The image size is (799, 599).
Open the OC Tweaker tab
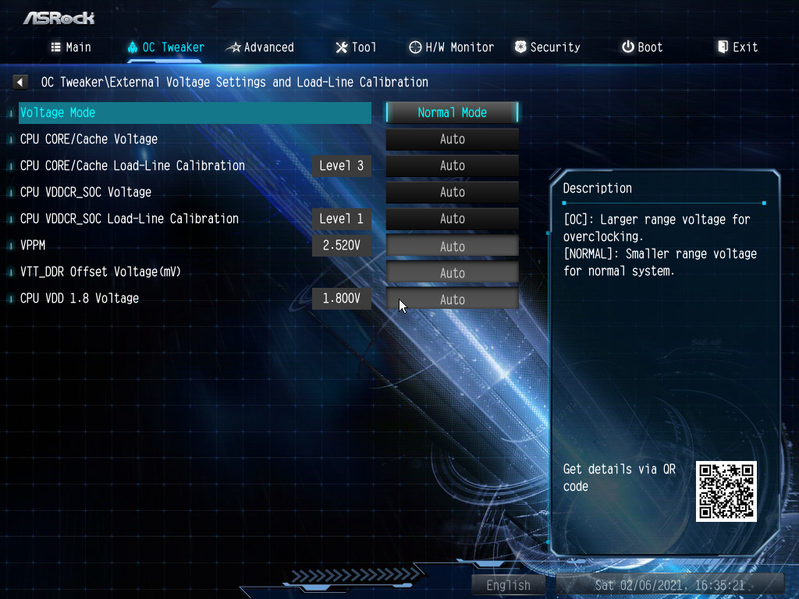[166, 47]
